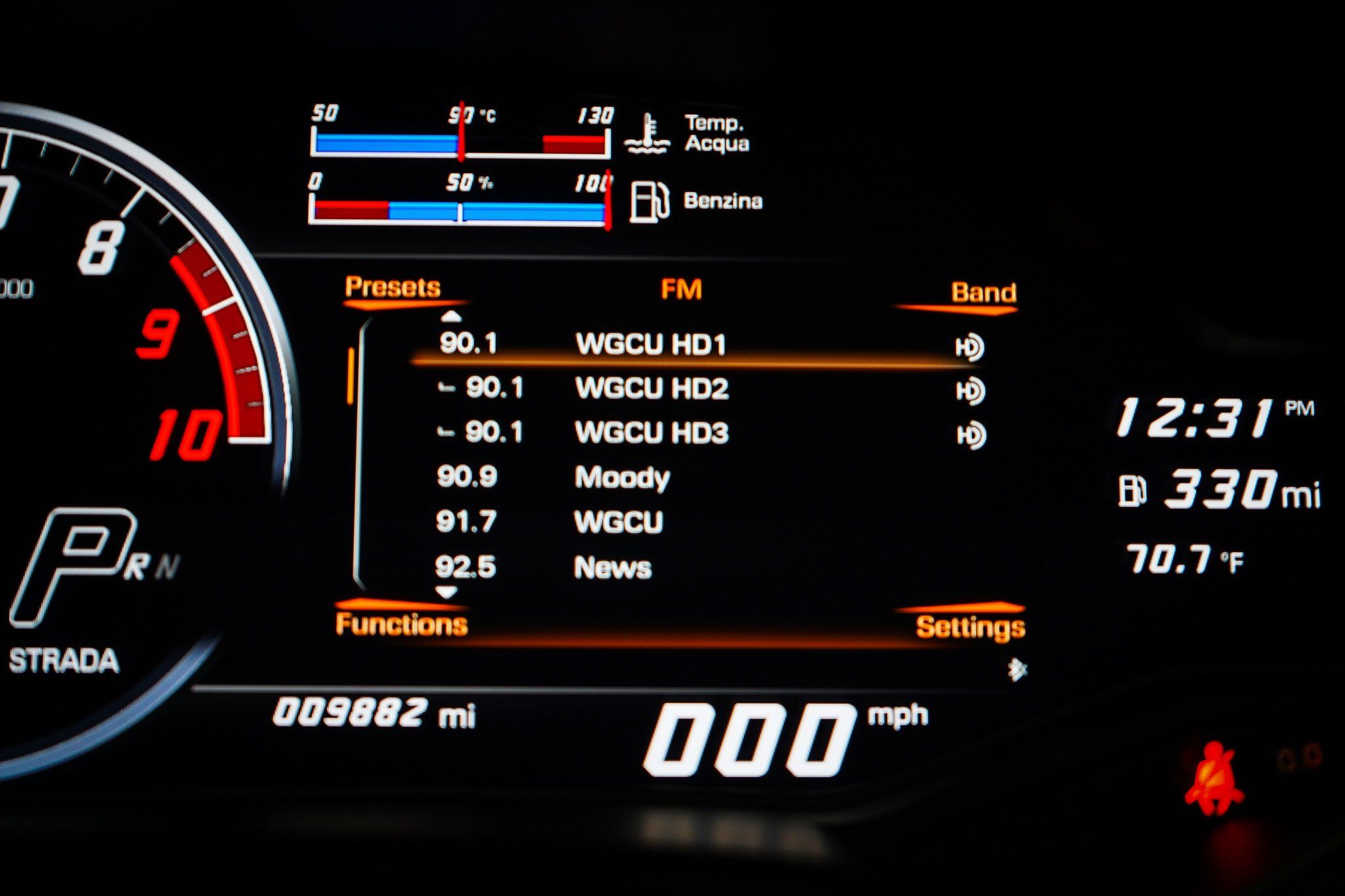
Task: Tune to 91.7 WGCU
Action: (x=617, y=523)
